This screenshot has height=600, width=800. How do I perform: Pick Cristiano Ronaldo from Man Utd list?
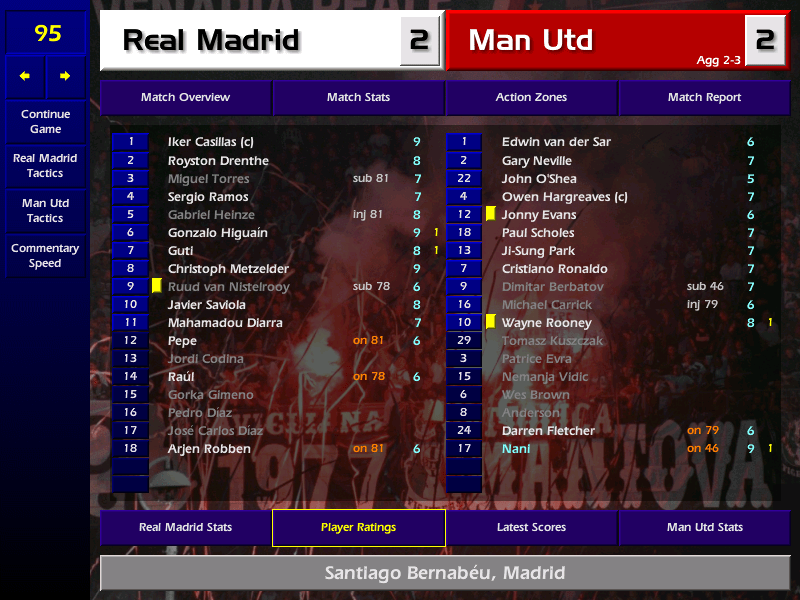555,269
